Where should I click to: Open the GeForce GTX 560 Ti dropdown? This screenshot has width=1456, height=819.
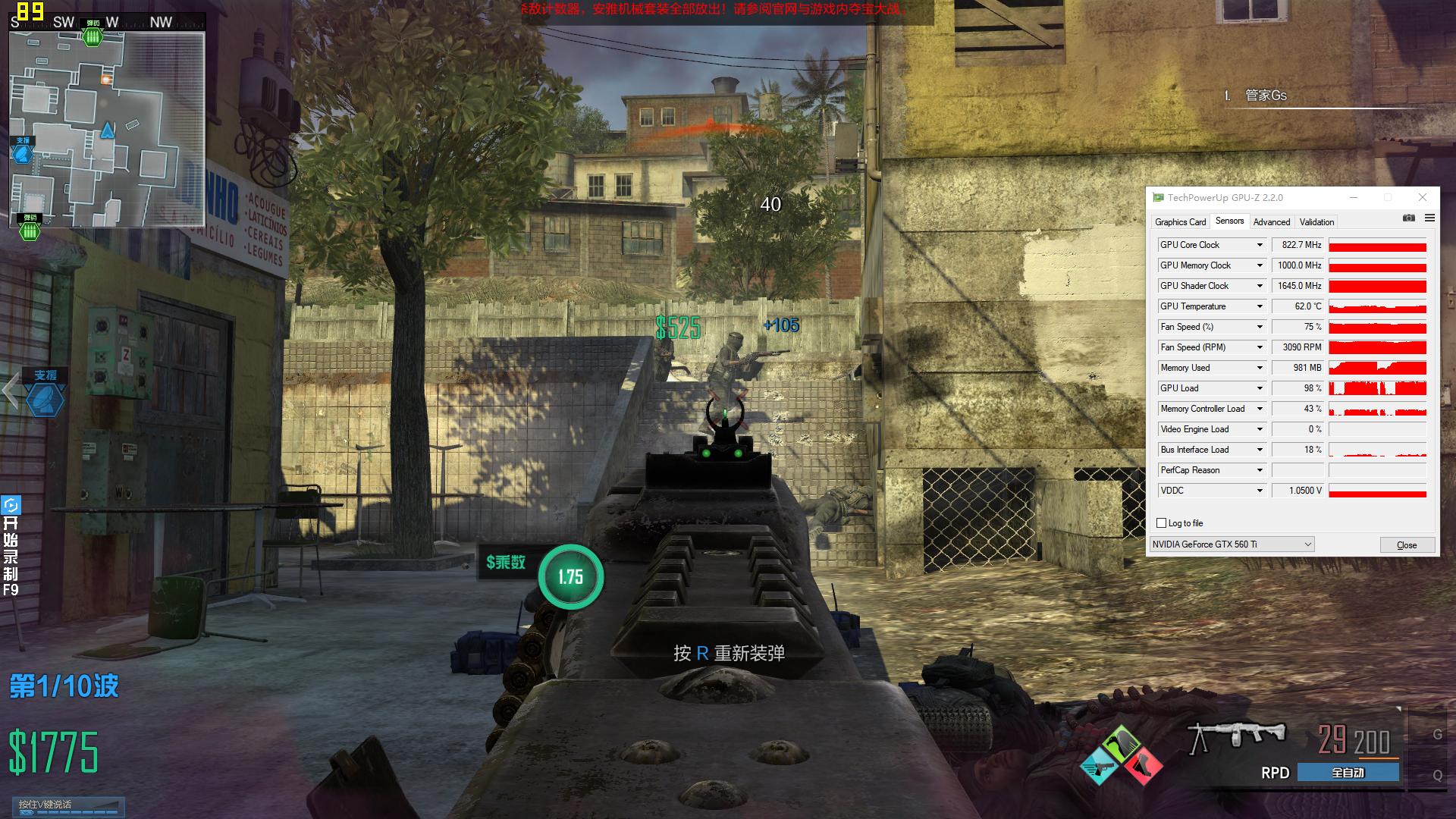pyautogui.click(x=1232, y=544)
